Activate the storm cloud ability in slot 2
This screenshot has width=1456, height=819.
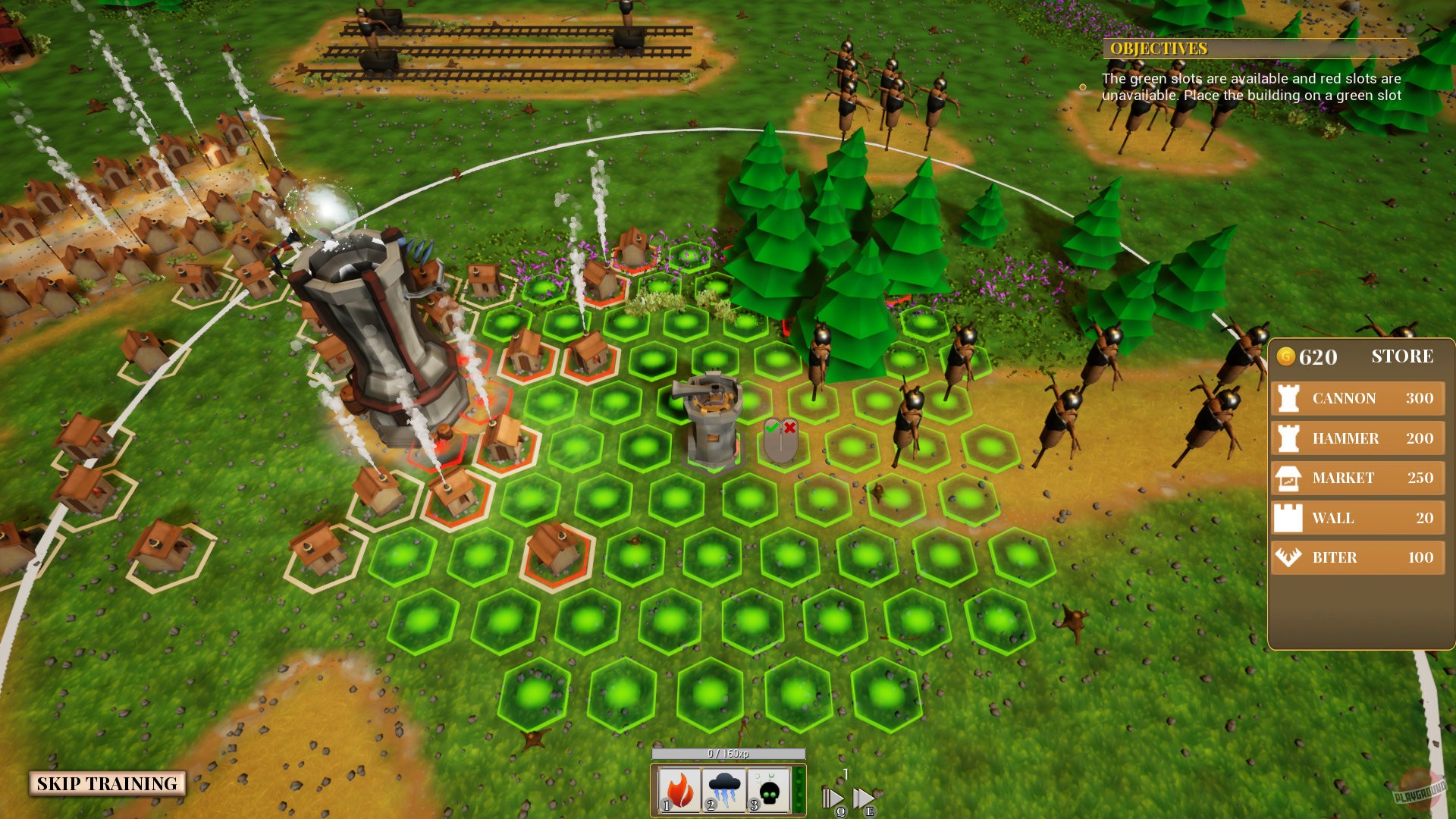click(723, 789)
